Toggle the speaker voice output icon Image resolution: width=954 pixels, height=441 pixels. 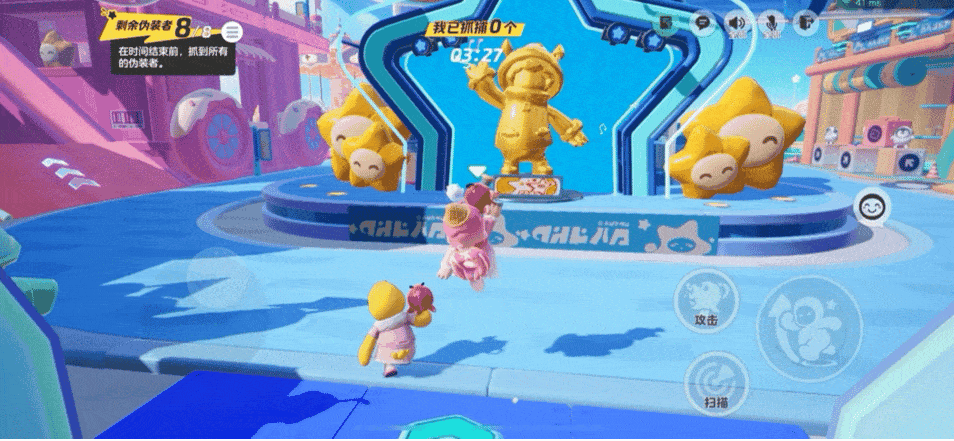(737, 21)
